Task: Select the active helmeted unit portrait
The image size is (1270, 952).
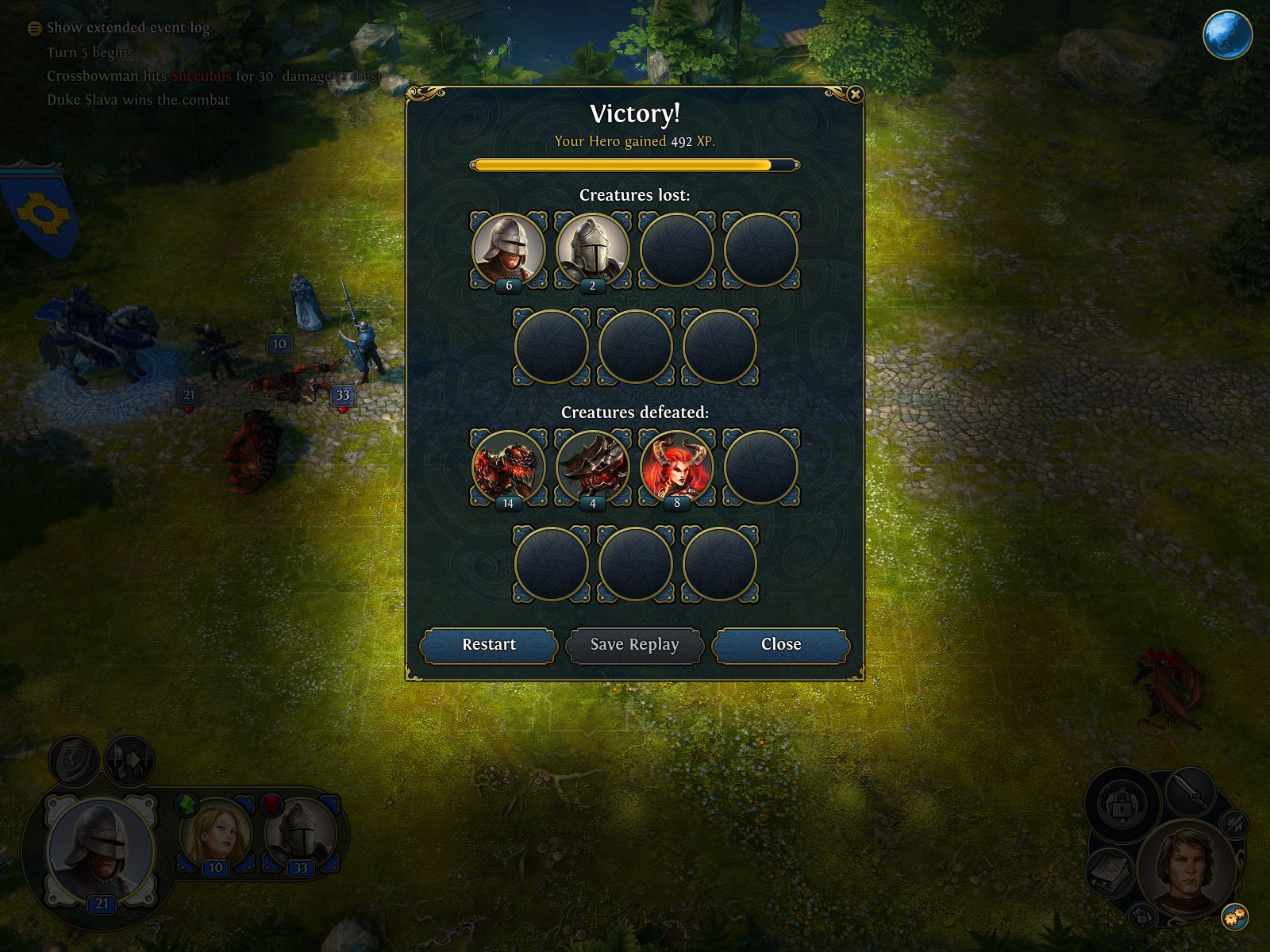Action: (x=101, y=849)
